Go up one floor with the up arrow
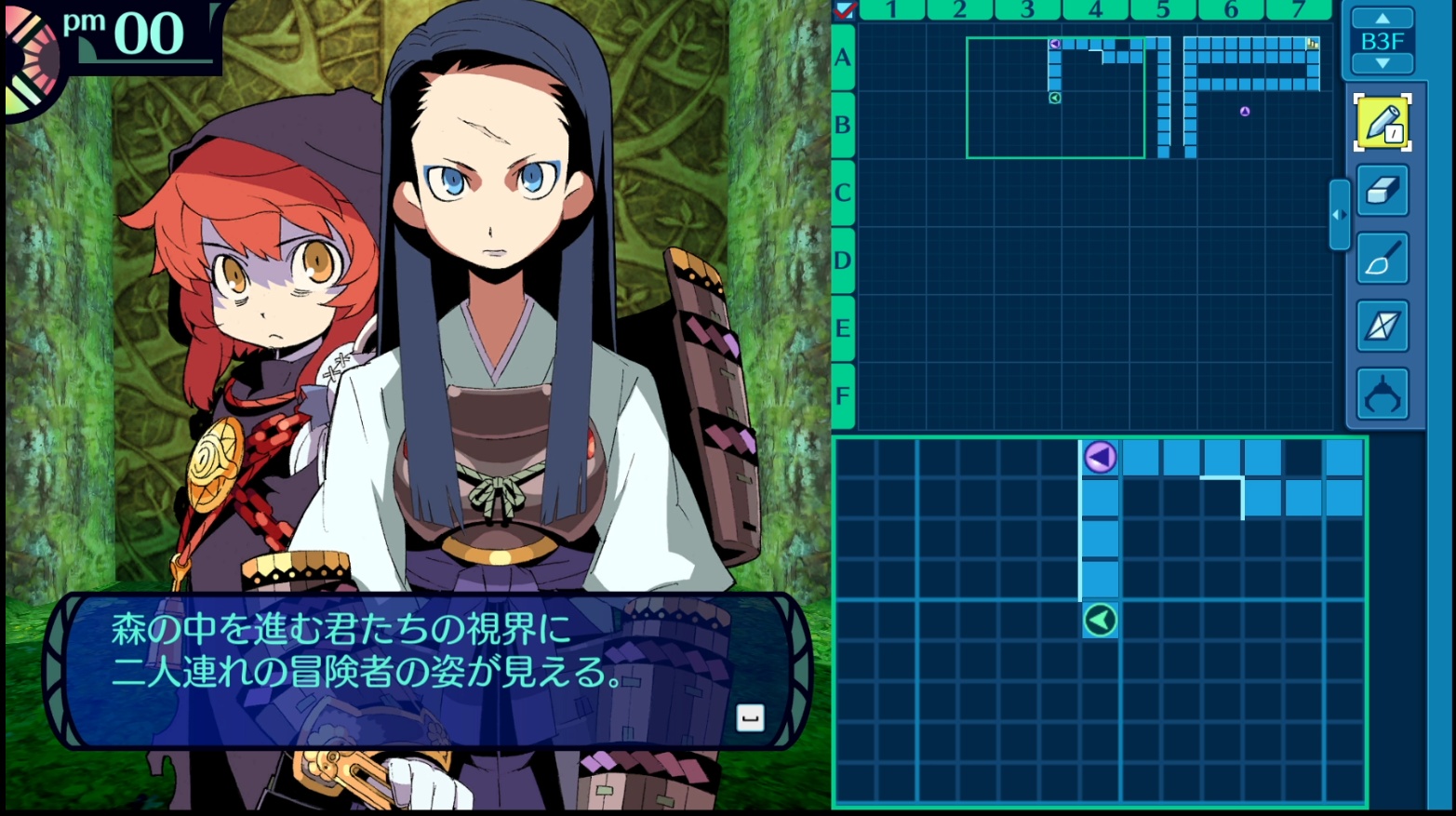This screenshot has height=816, width=1456. tap(1383, 19)
